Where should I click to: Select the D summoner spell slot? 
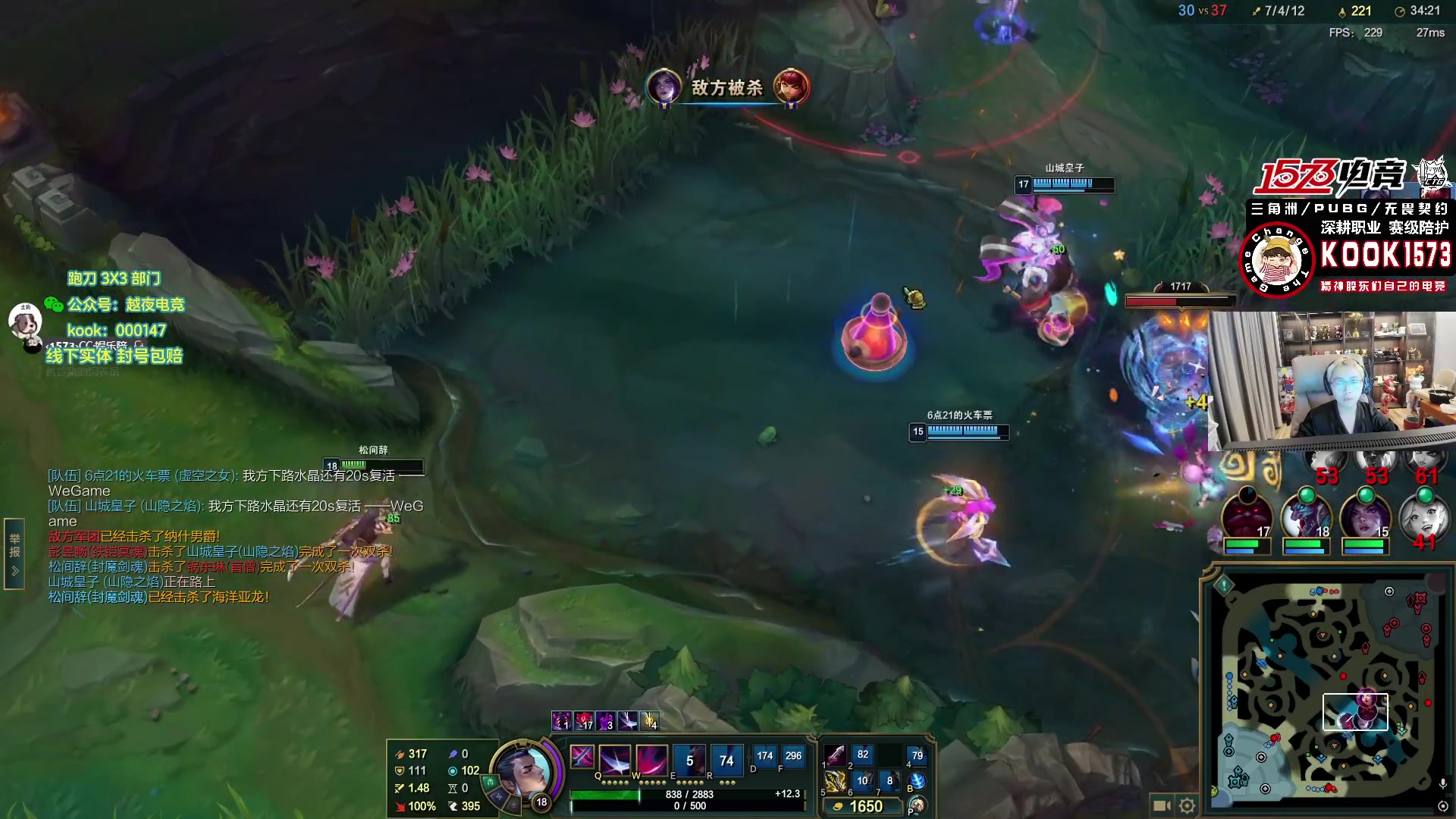764,757
